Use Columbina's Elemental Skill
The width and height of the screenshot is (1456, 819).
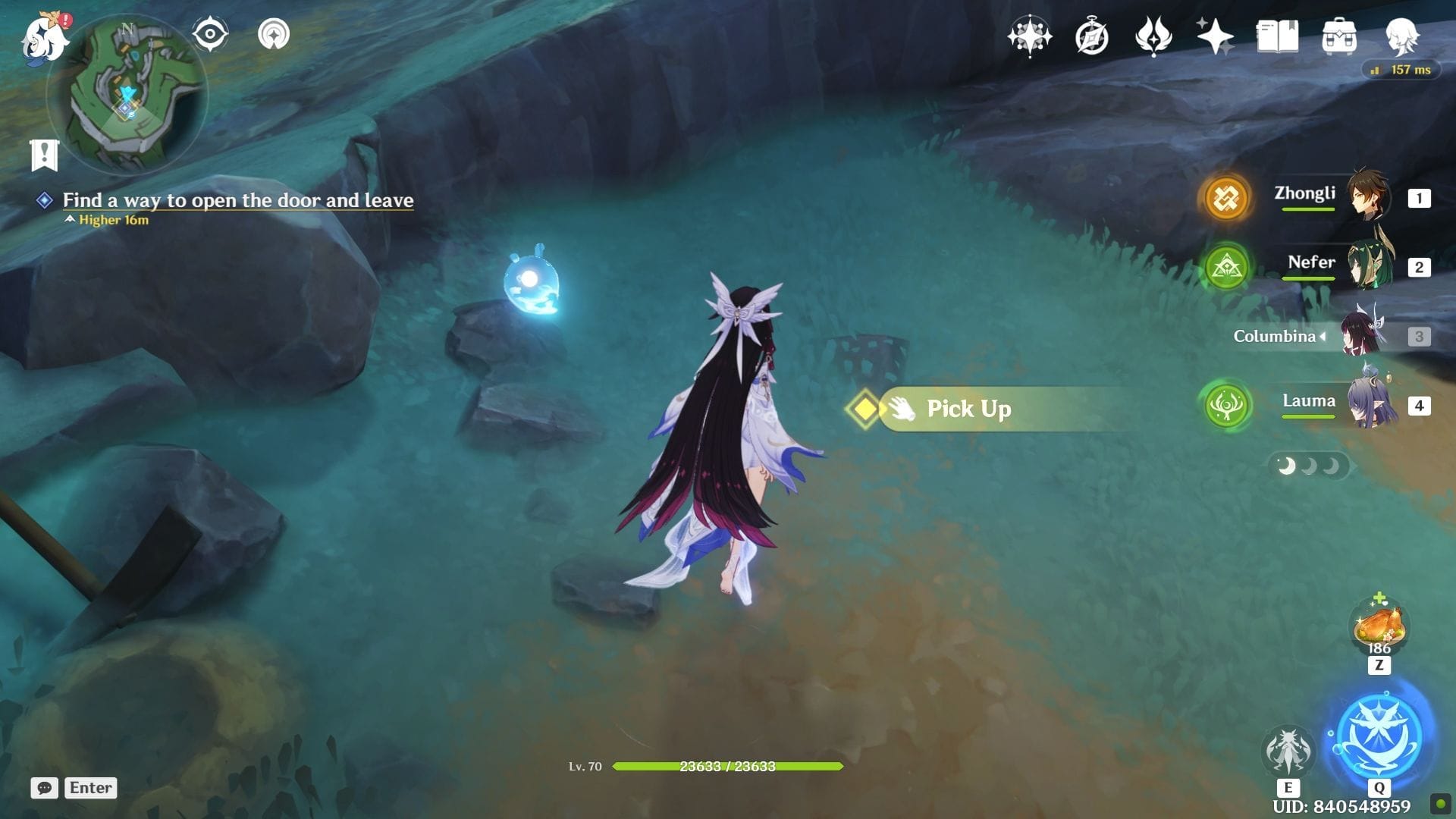1288,751
